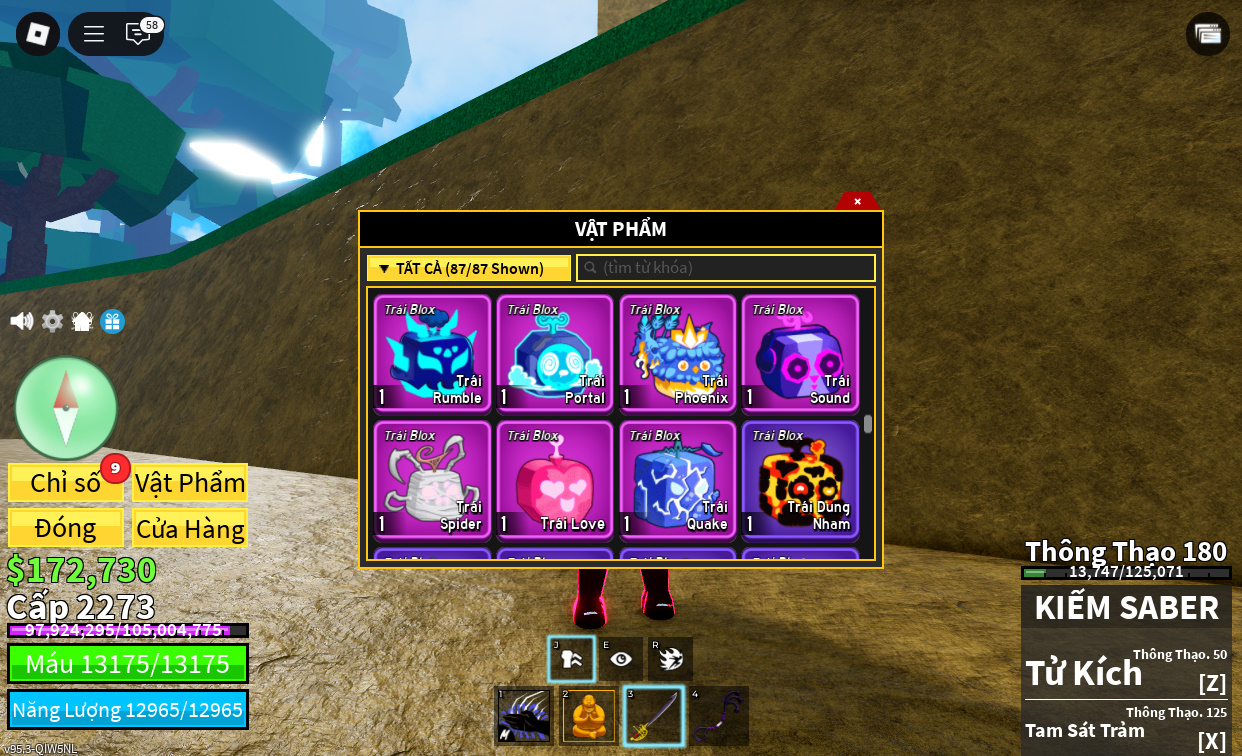
Task: Select the Saber sword hotbar slot
Action: click(x=654, y=716)
